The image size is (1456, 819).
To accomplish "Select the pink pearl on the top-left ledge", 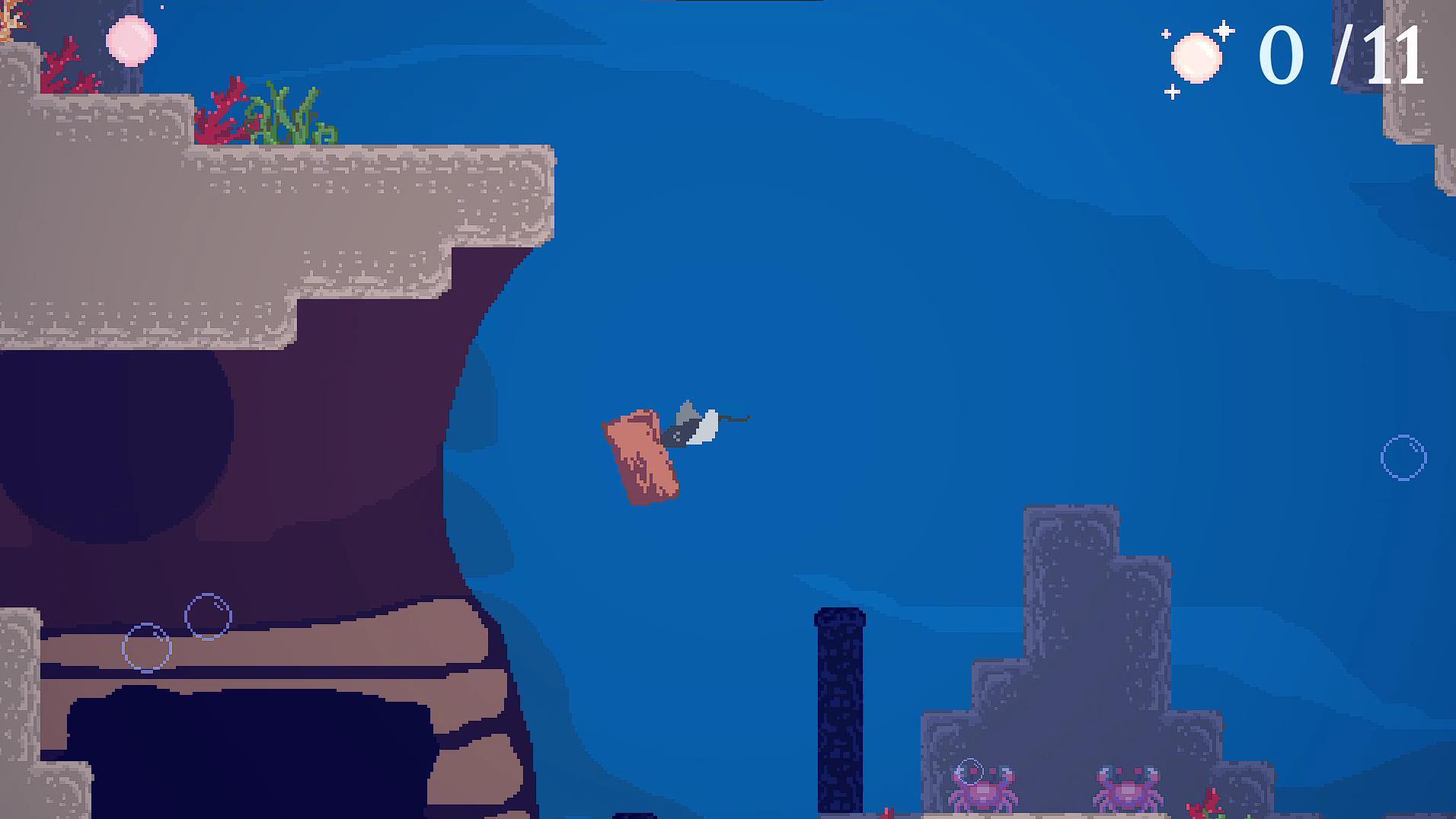I will click(x=131, y=39).
